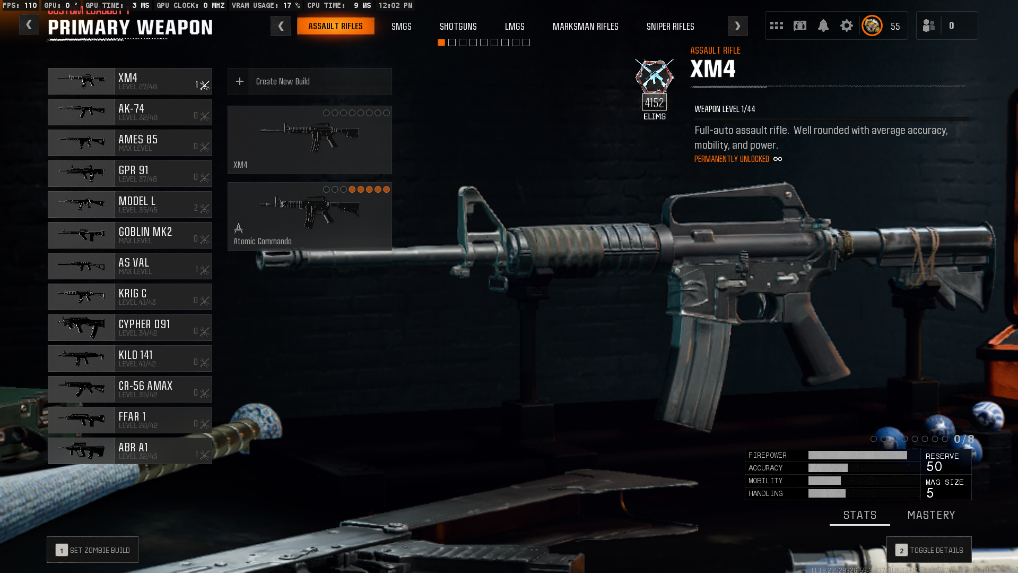Viewport: 1018px width, 573px height.
Task: Choose the Goblin MK2 weapon
Action: click(129, 236)
